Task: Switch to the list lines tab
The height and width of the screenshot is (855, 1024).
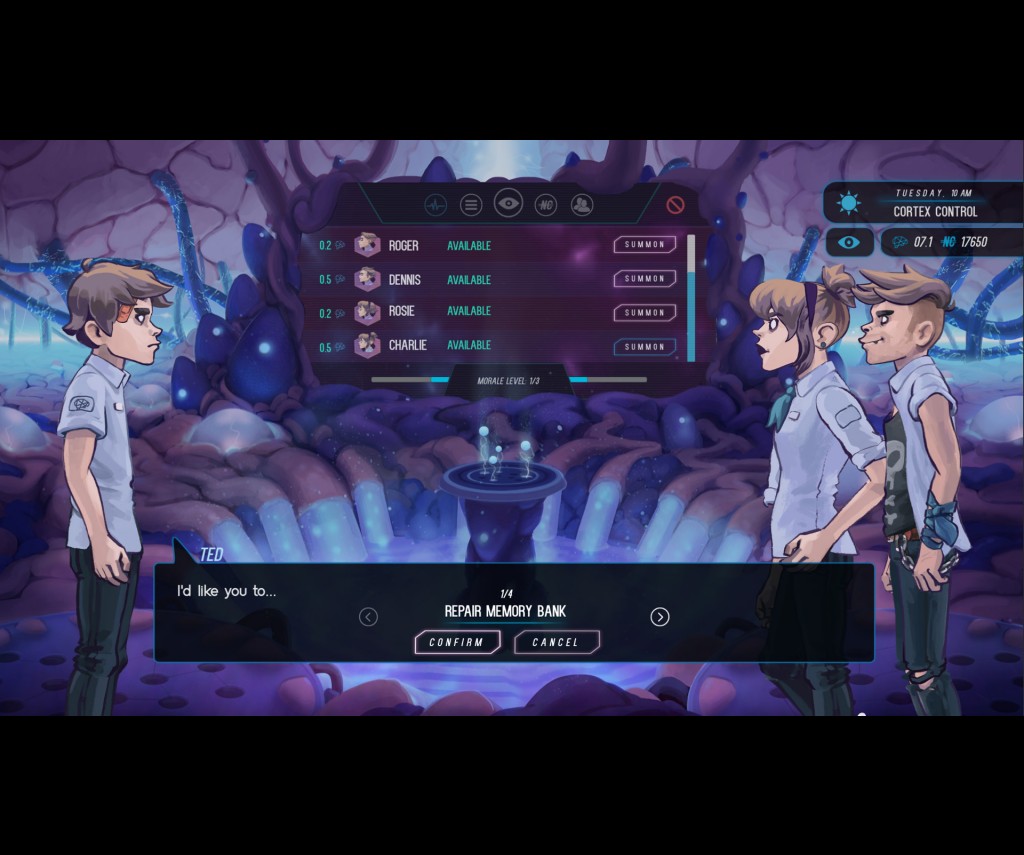Action: [471, 205]
